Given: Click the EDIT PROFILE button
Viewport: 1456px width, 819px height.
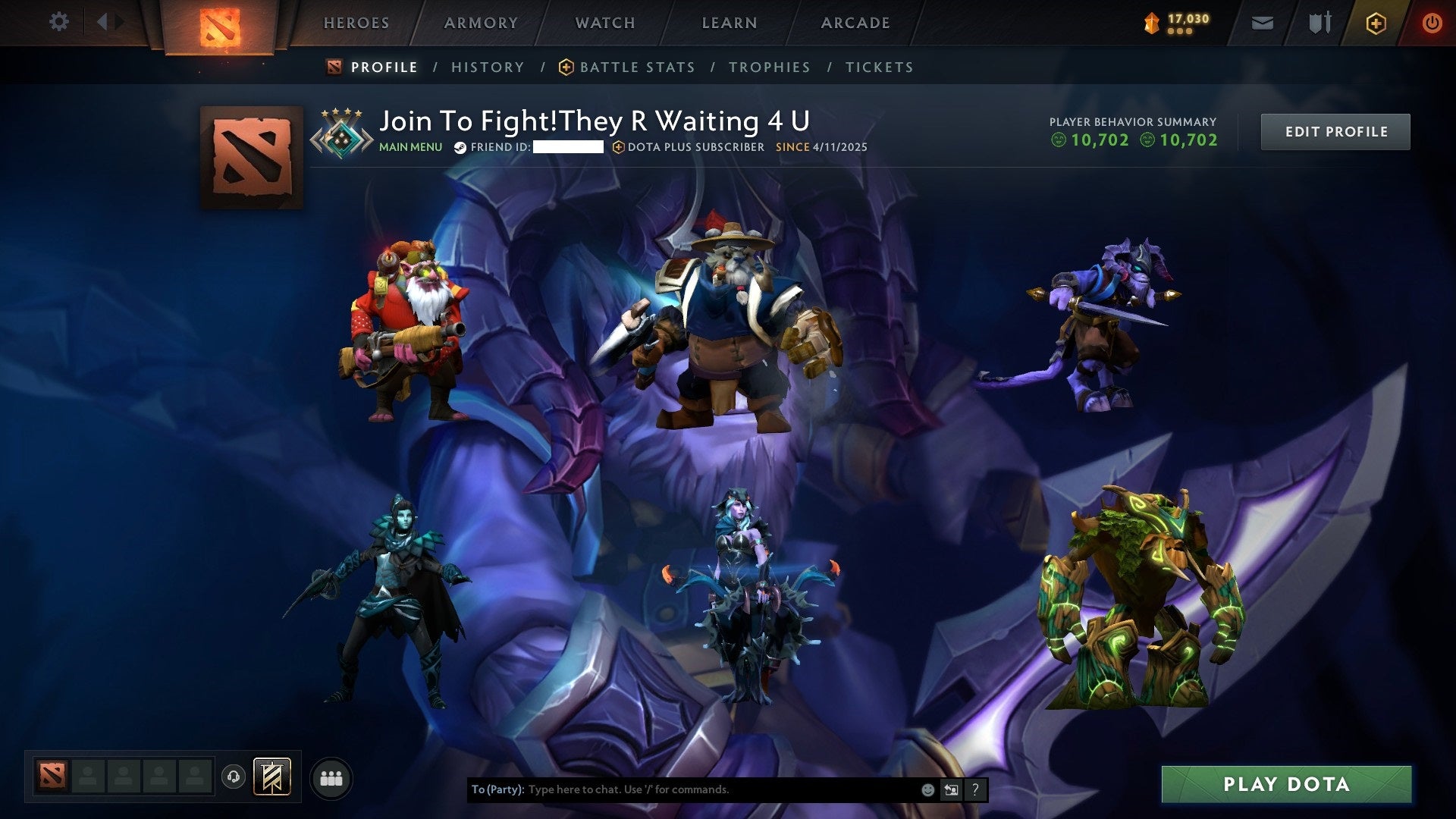Looking at the screenshot, I should point(1335,130).
